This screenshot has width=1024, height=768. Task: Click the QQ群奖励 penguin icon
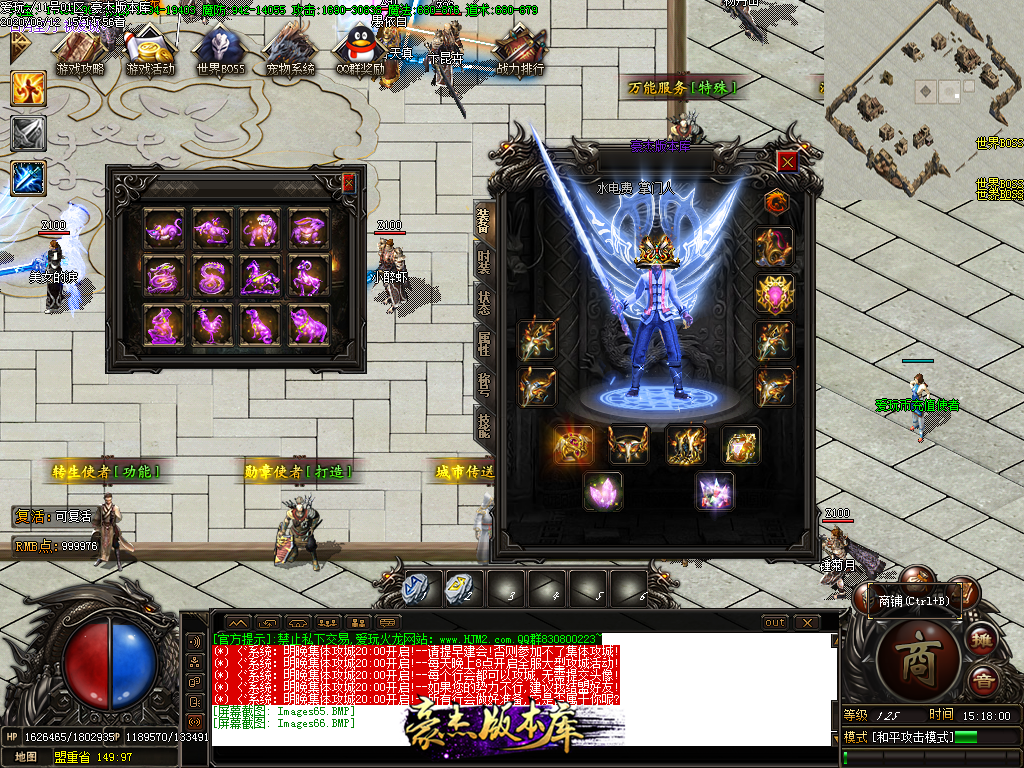coord(360,50)
